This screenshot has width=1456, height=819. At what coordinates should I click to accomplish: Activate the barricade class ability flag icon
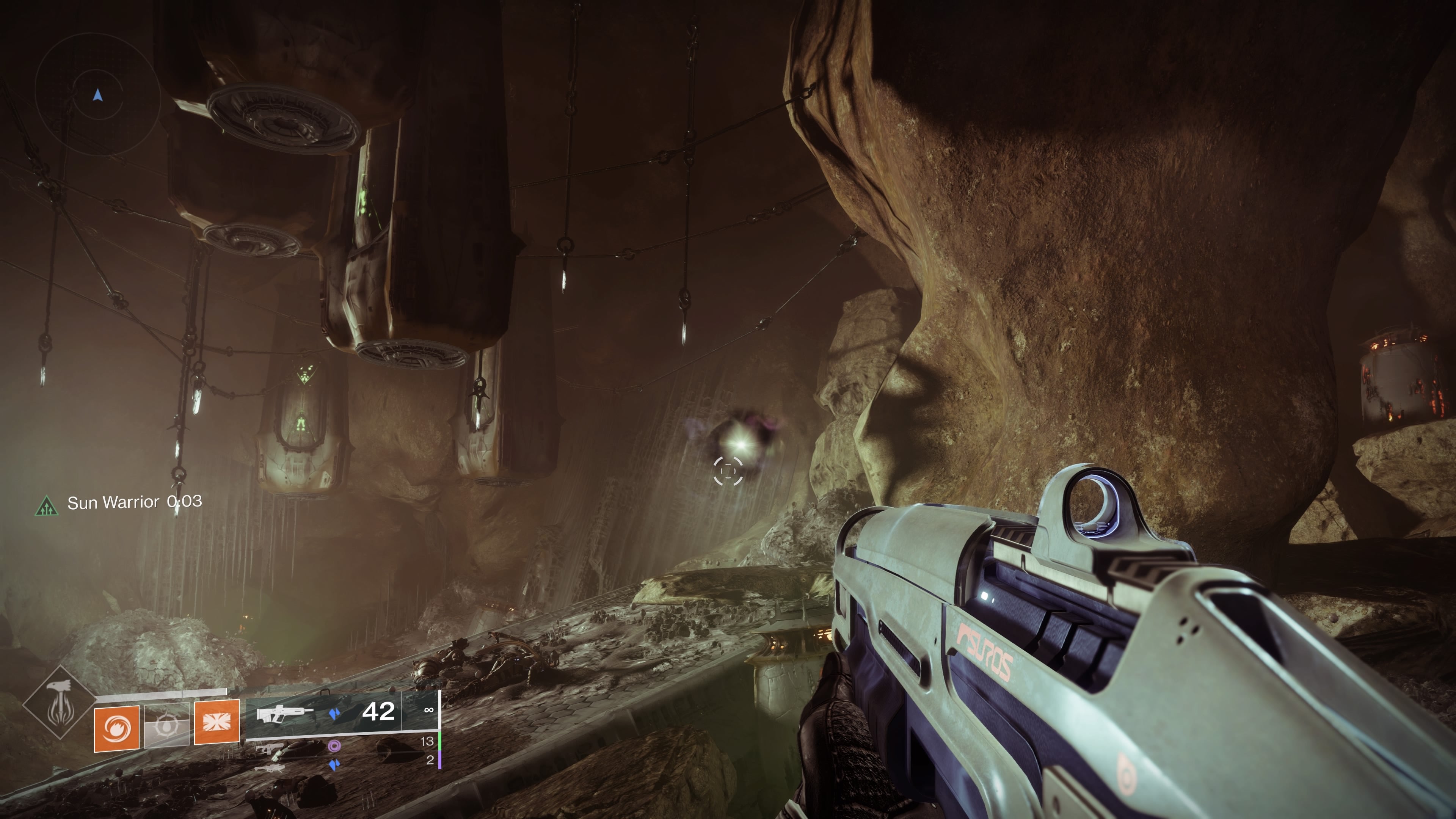coord(217,723)
